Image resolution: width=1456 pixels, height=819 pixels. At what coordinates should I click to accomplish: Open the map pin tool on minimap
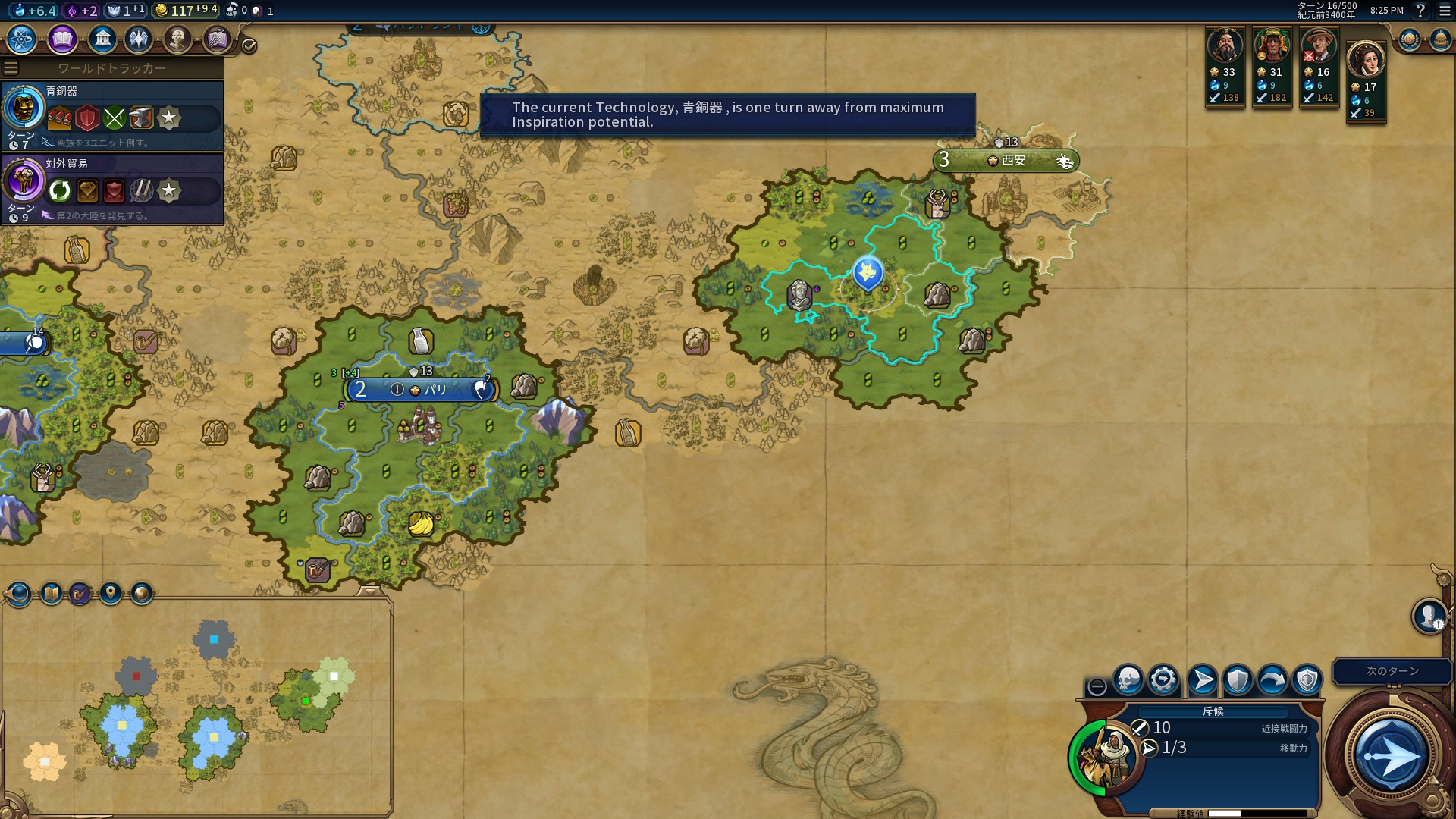click(x=111, y=593)
